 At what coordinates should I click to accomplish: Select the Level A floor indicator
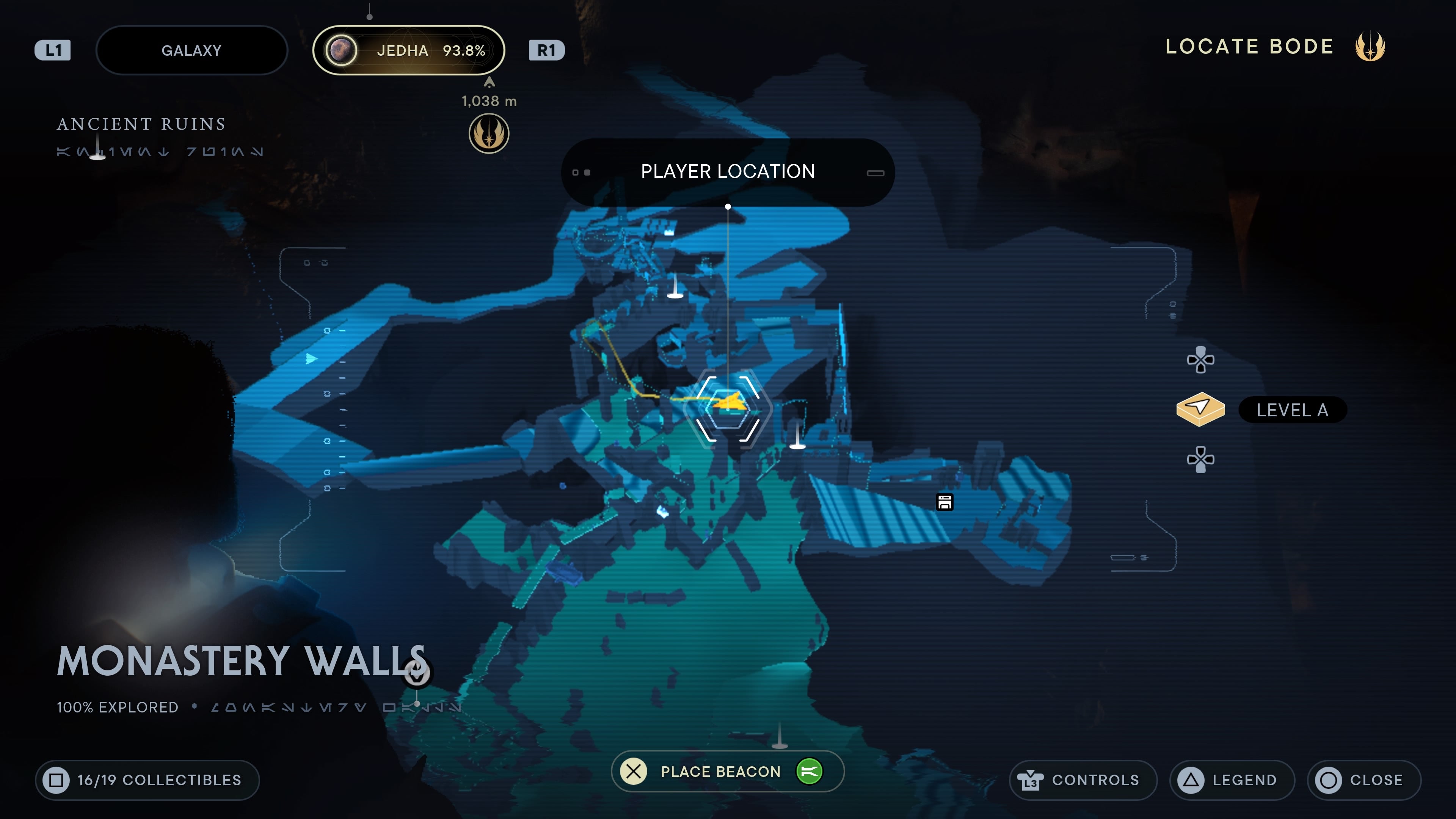[1291, 410]
